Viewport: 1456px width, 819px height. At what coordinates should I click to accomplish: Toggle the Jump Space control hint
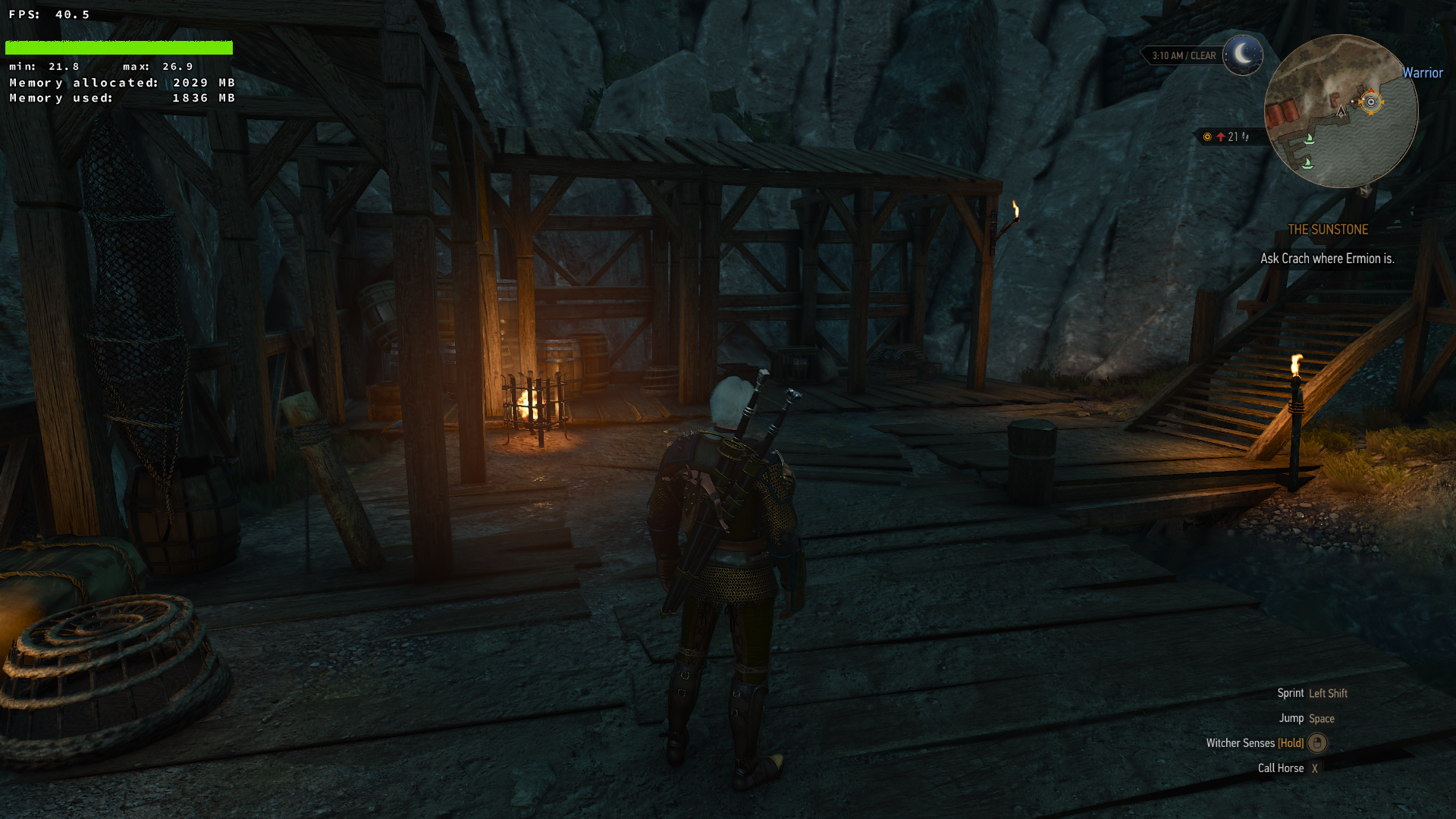coord(1321,718)
